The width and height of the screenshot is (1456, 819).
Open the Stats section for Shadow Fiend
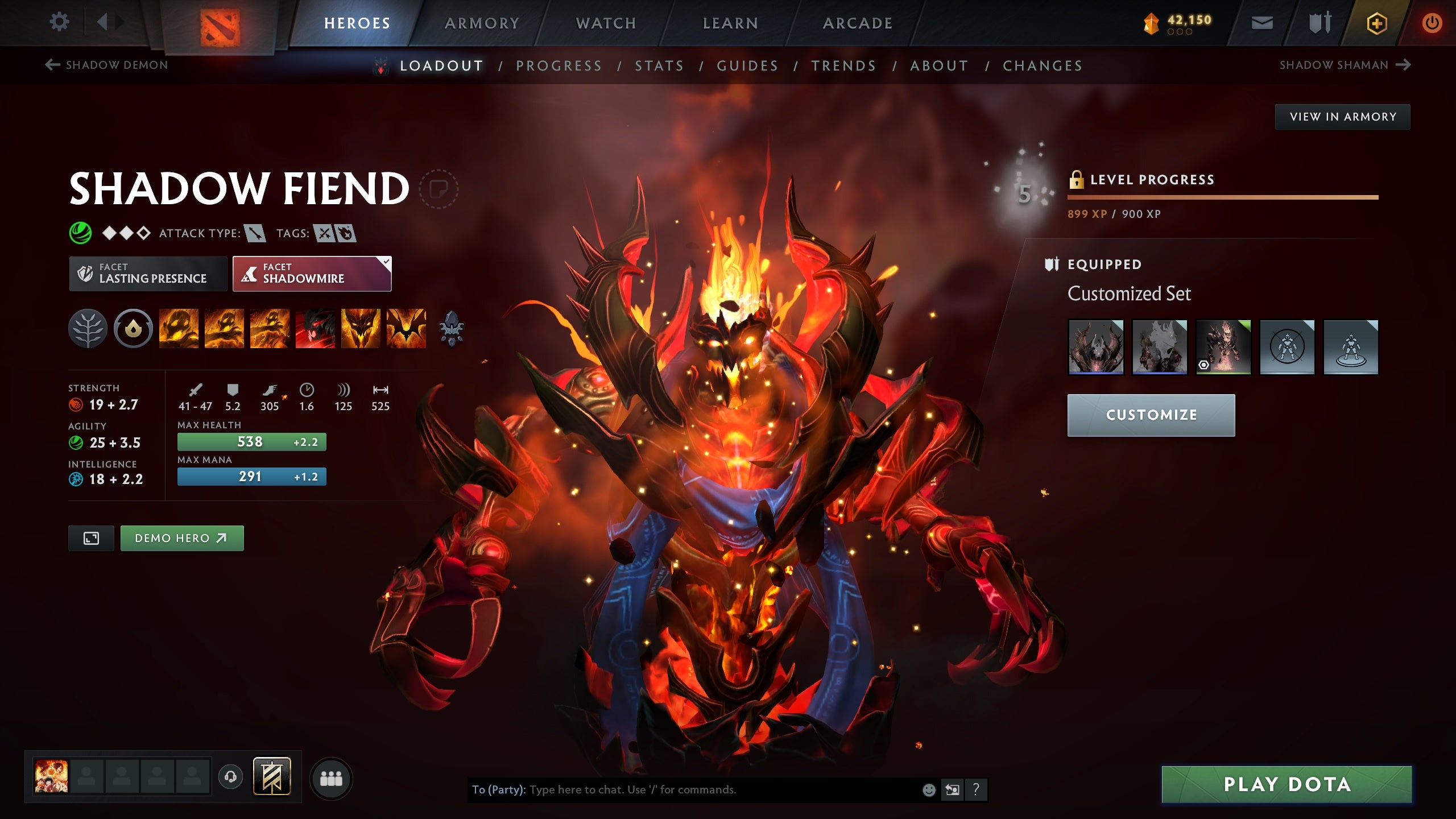click(660, 65)
